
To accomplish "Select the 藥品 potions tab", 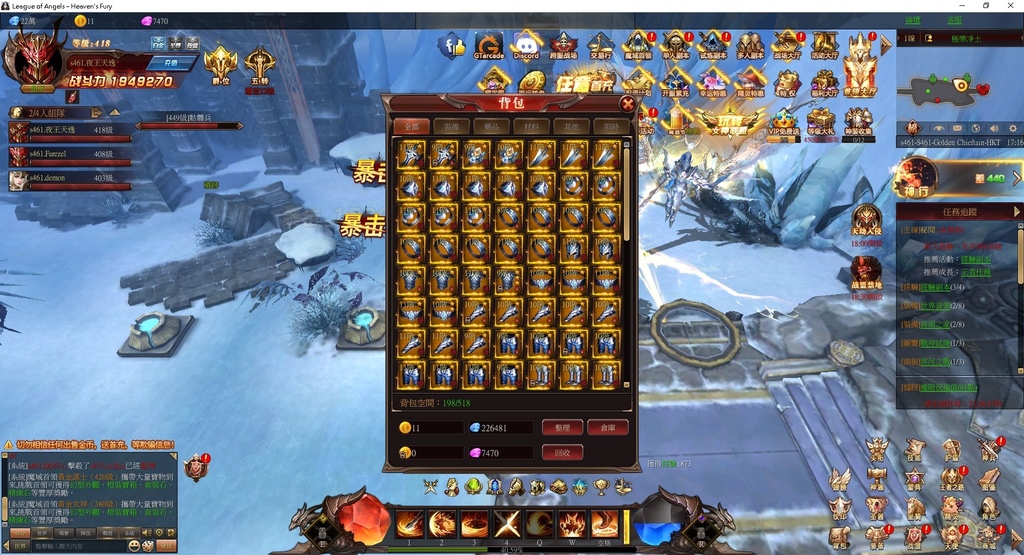I will [491, 127].
